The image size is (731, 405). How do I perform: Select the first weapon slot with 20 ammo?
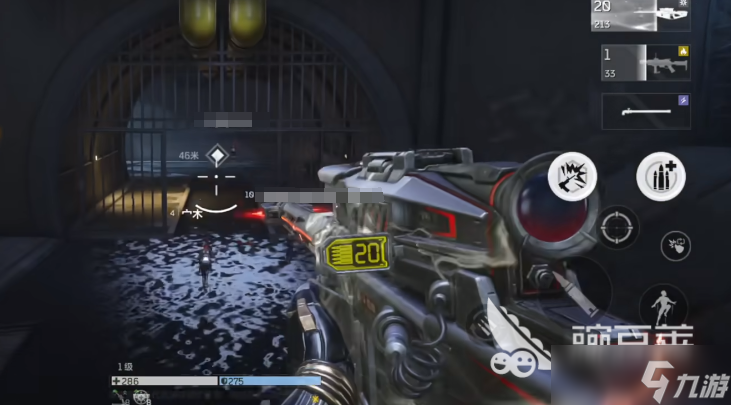pos(646,15)
